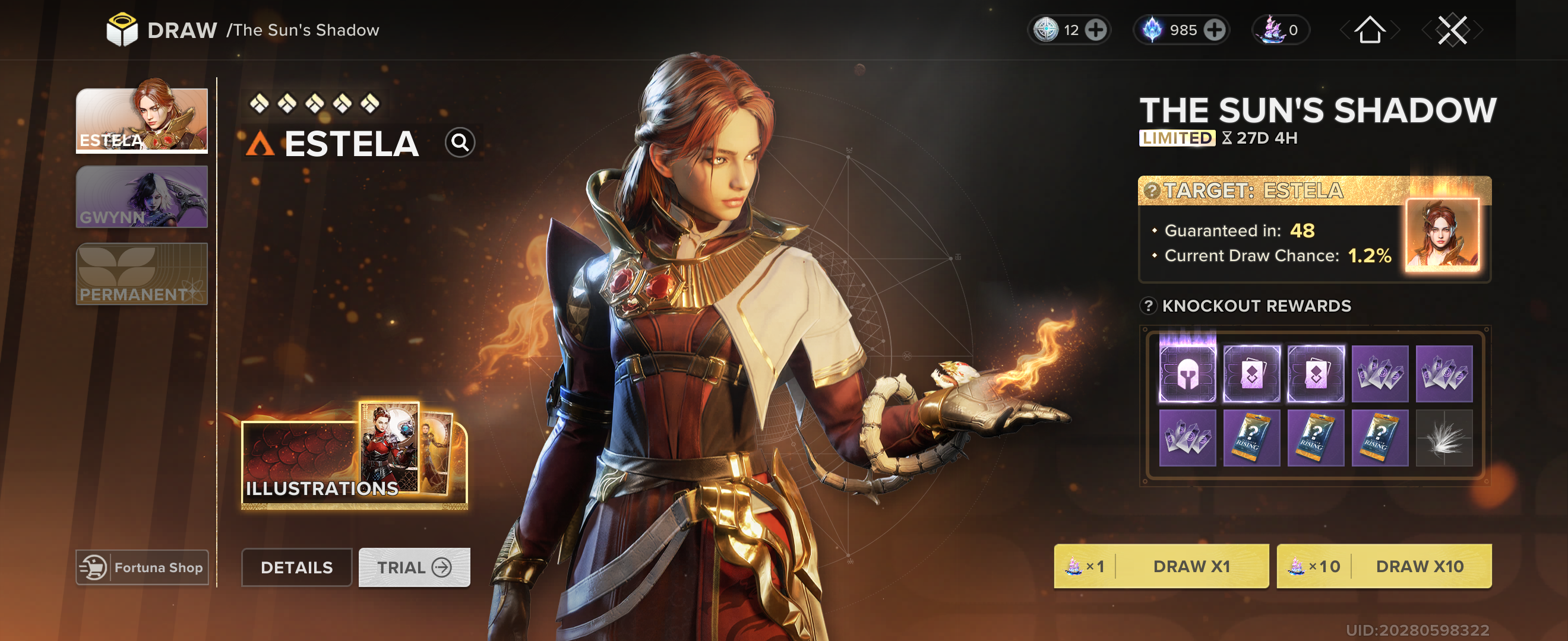Add more blue crystals next to 985
The image size is (1568, 641).
point(1215,30)
